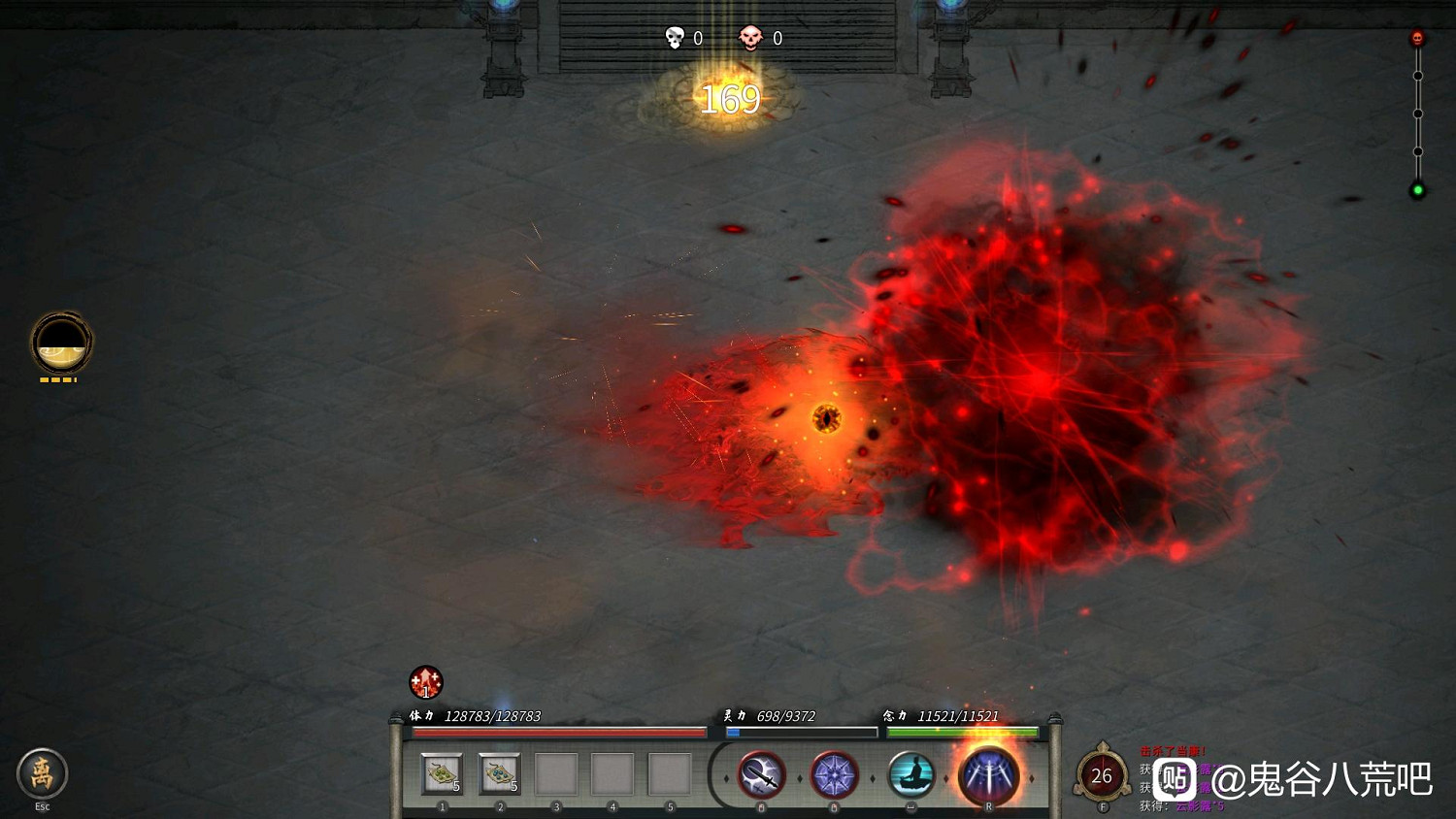Activate the sword slash skill icon

coord(761,775)
